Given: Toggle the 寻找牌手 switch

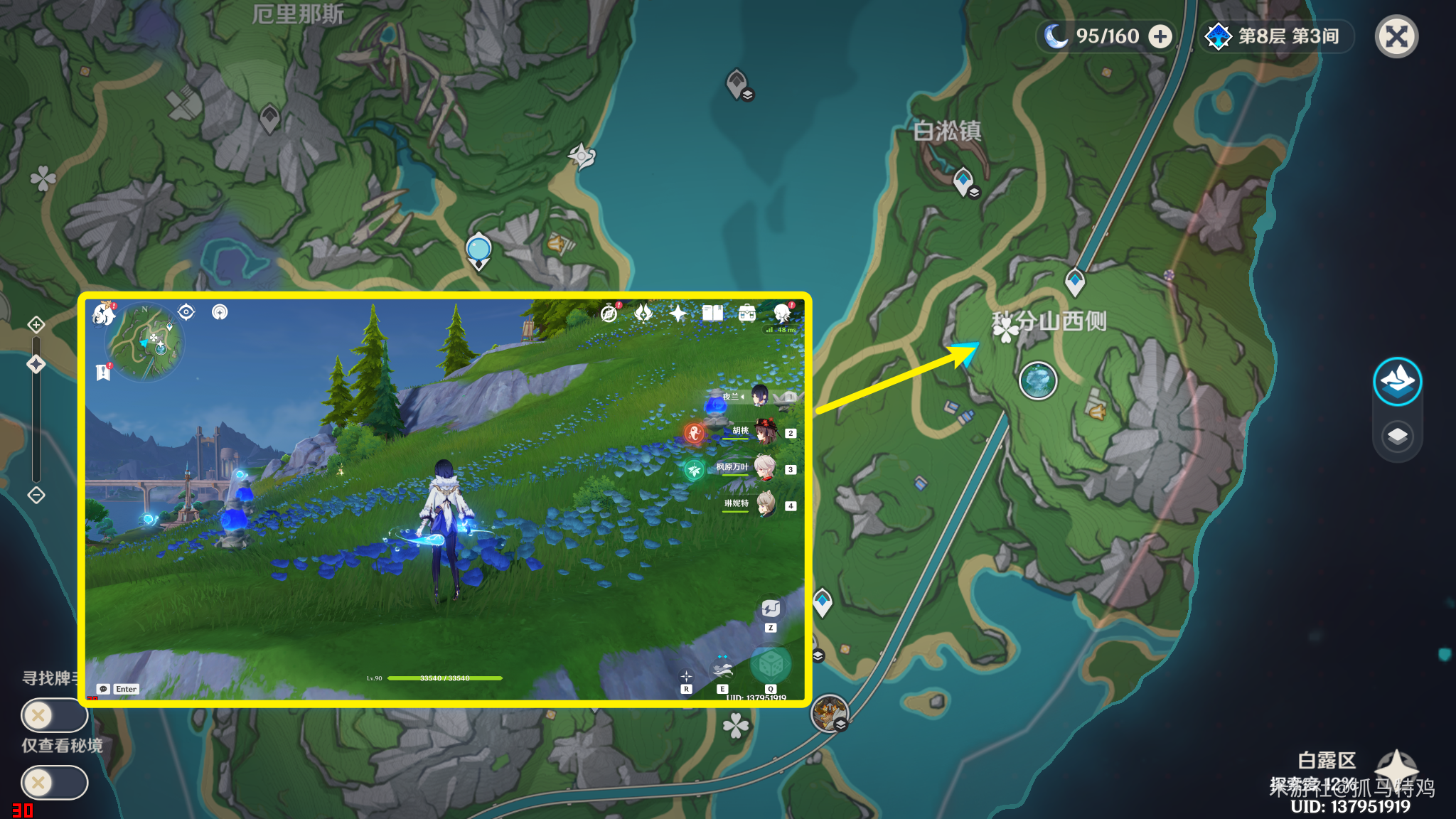Looking at the screenshot, I should click(x=54, y=714).
